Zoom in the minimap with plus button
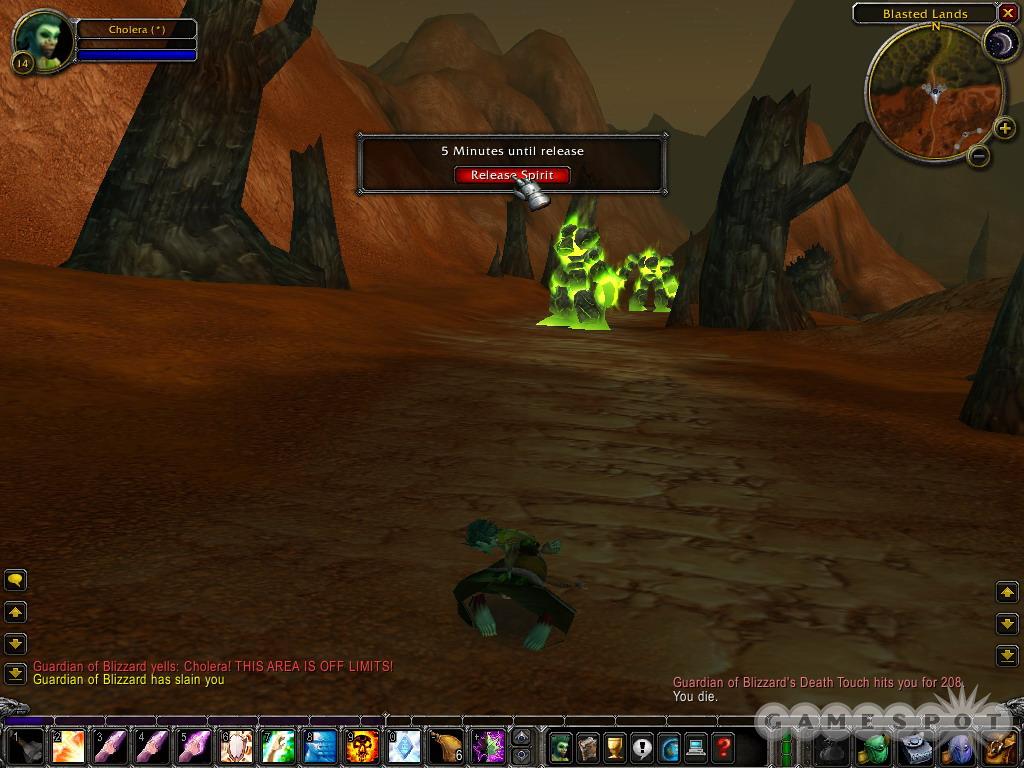The image size is (1024, 768). tap(1005, 127)
